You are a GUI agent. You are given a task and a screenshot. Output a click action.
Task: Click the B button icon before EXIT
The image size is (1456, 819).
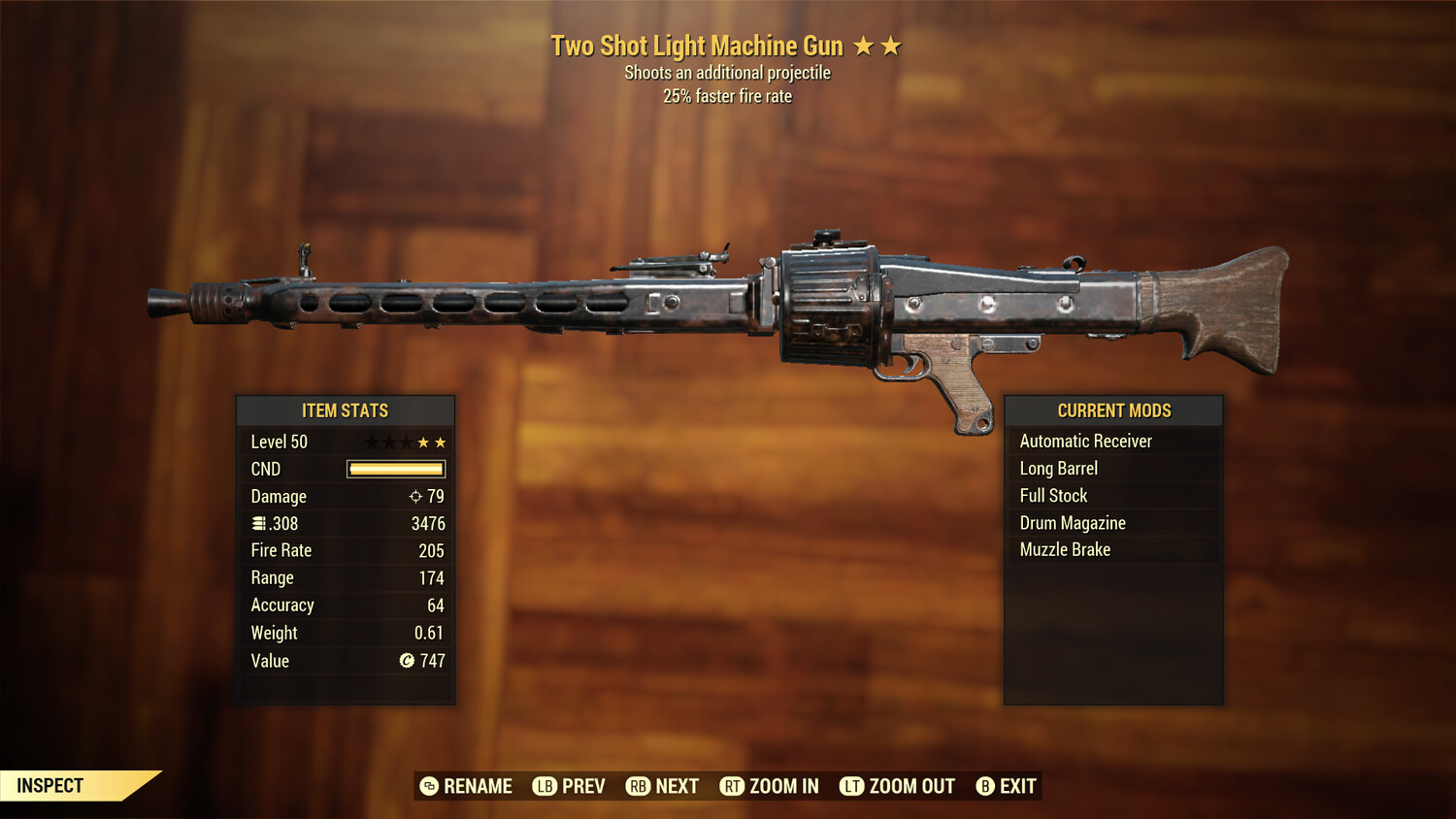click(x=984, y=786)
